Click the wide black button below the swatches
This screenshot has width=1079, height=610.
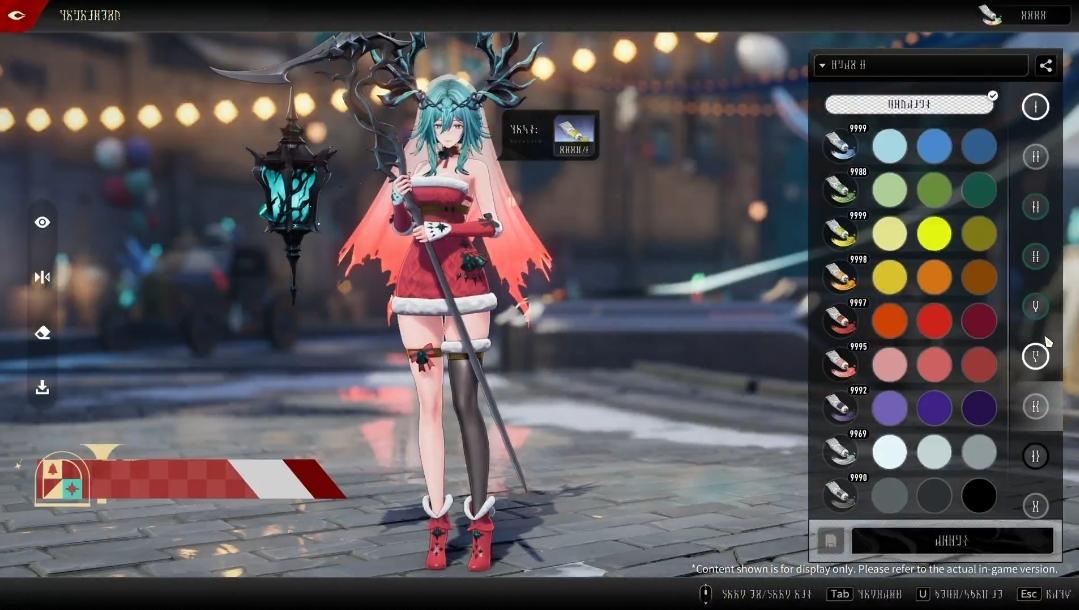[x=951, y=541]
